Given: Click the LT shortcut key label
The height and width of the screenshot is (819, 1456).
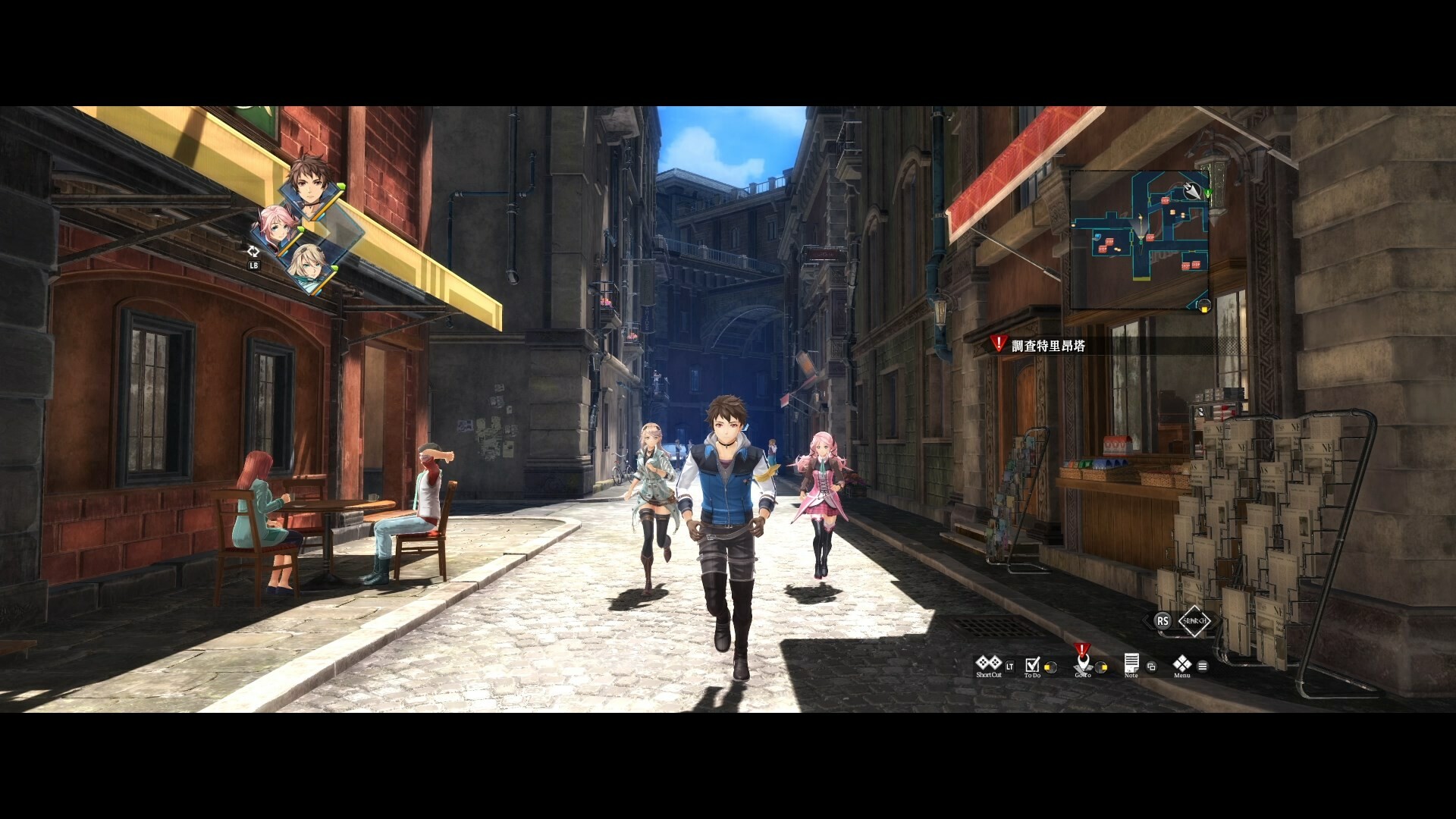Looking at the screenshot, I should 1009,667.
